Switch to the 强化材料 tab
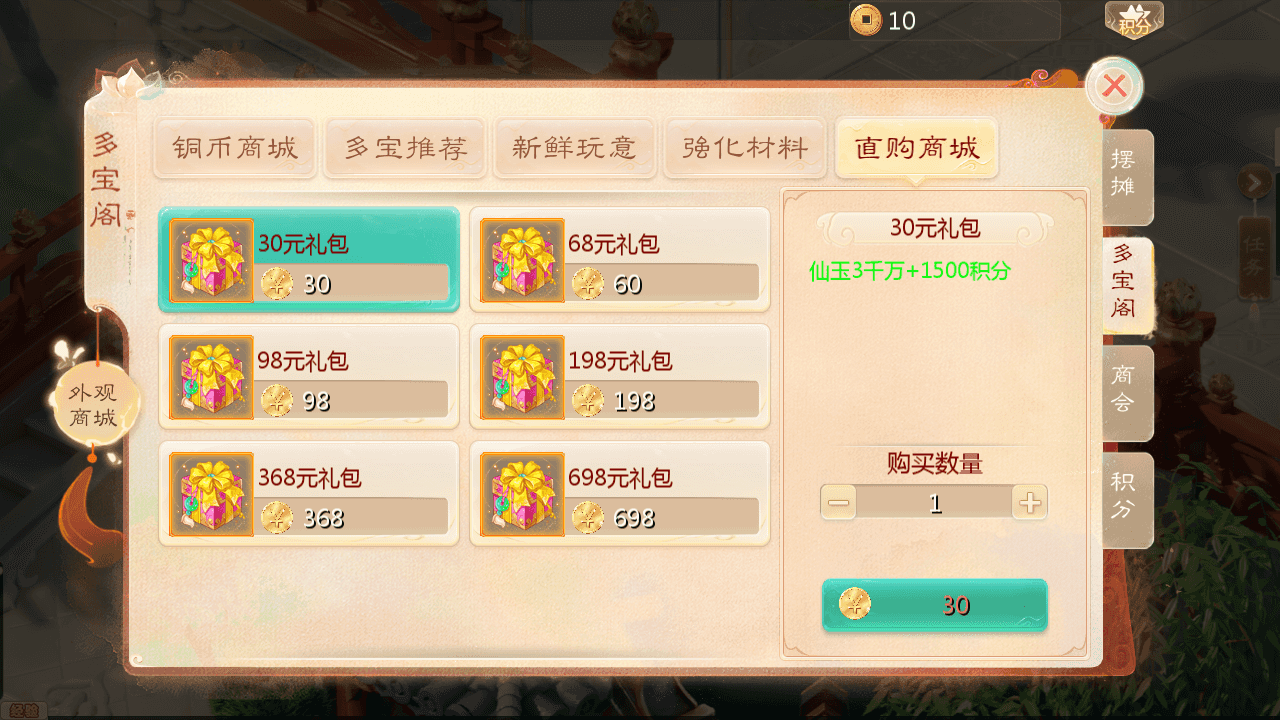The width and height of the screenshot is (1280, 720). (744, 147)
